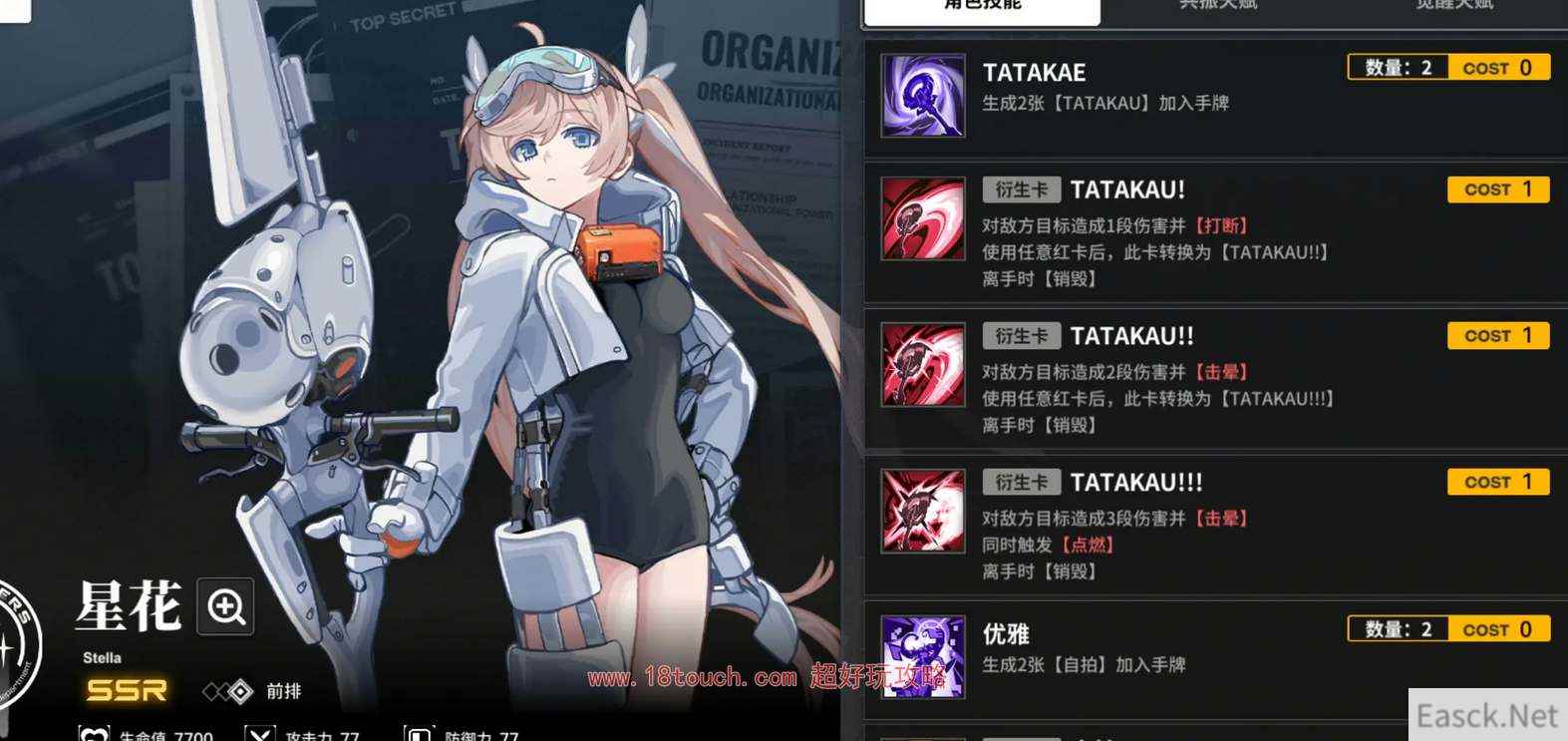
Task: Click the diamond position icon beside 前排
Action: (x=239, y=691)
